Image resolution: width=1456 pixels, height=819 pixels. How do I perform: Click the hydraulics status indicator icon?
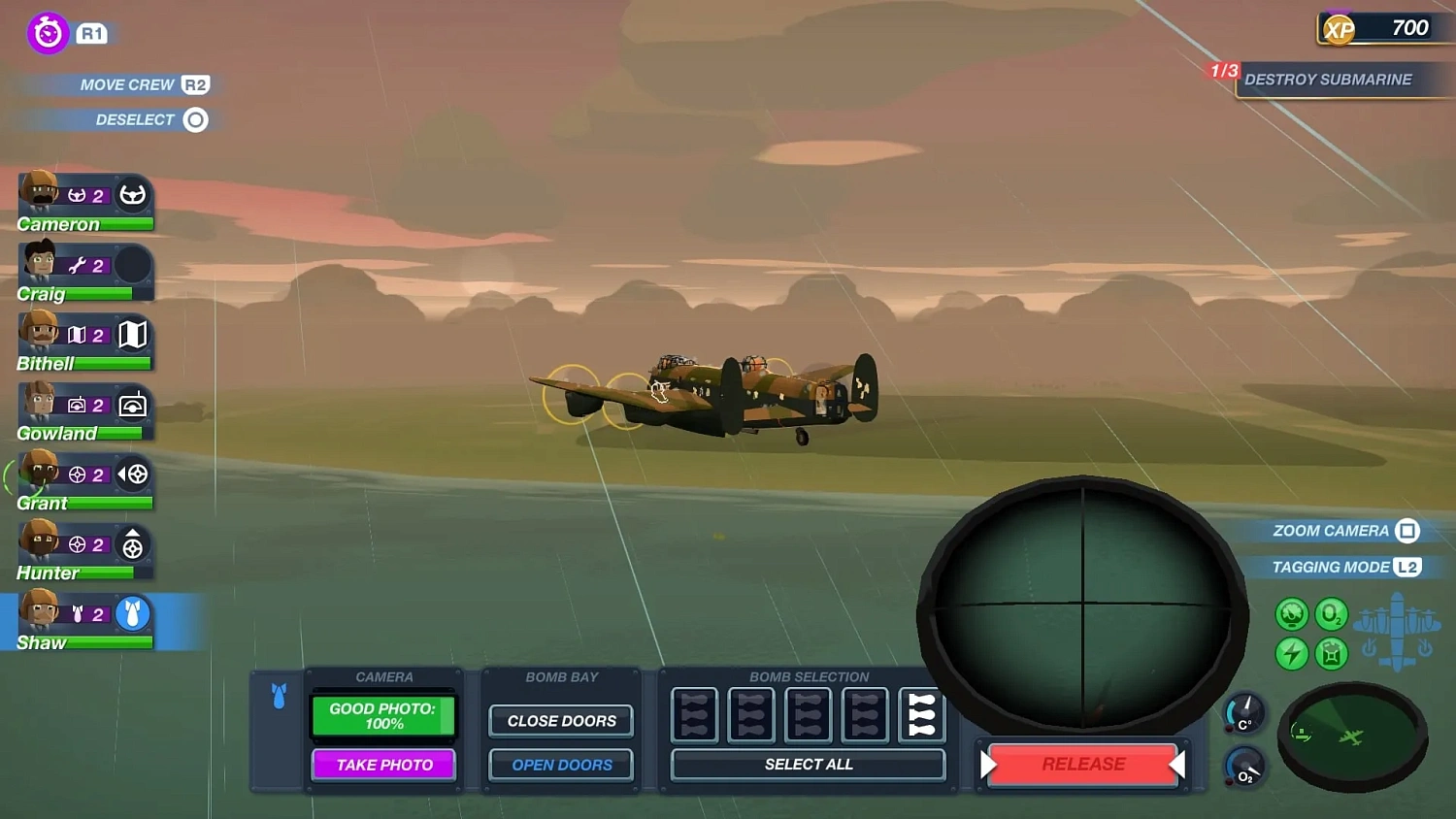[x=1291, y=613]
